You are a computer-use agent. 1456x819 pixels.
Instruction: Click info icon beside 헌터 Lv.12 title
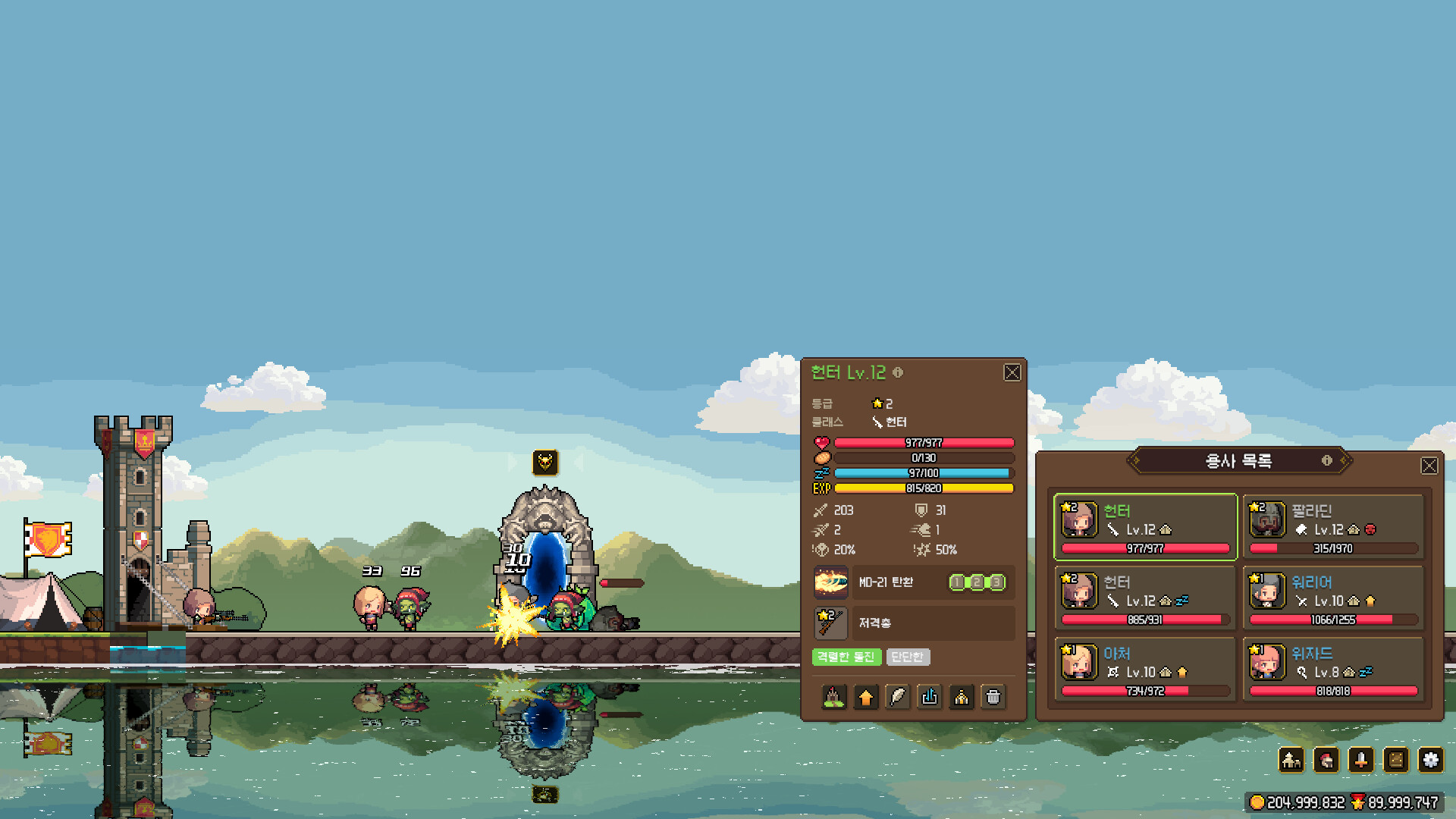tap(899, 373)
